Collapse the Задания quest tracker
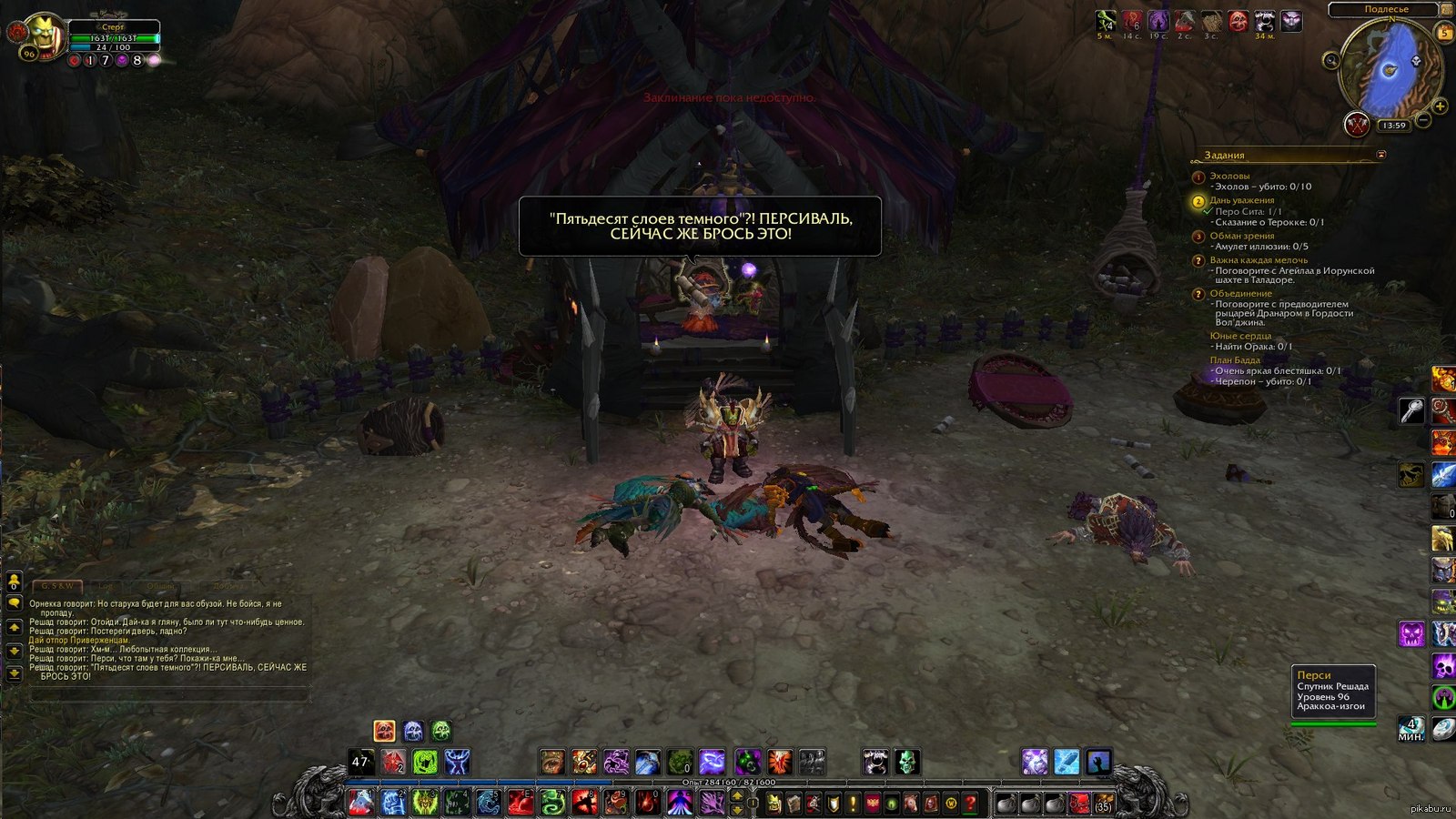Screen dimensions: 1456x819 coord(1381,155)
